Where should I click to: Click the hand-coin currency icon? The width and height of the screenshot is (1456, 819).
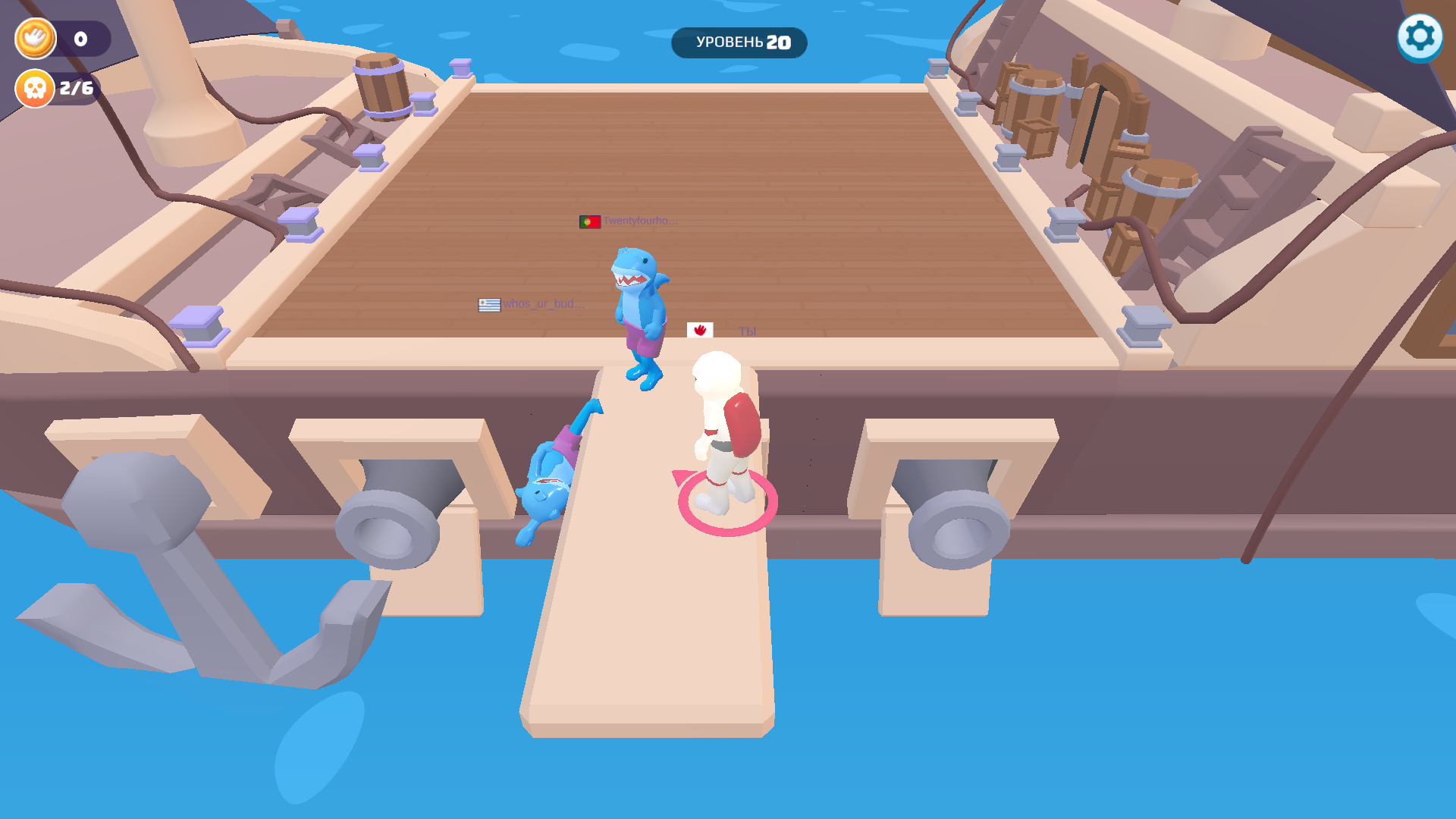34,38
